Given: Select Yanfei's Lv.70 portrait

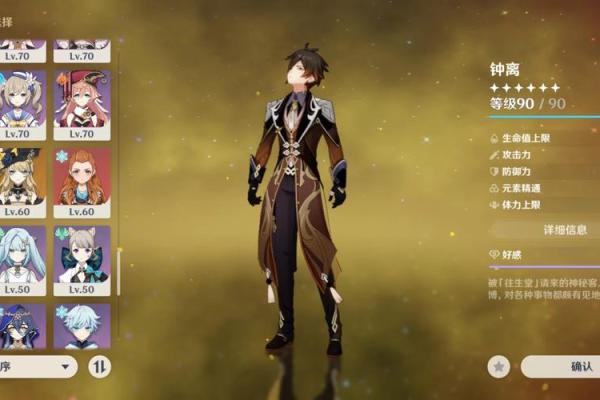Looking at the screenshot, I should (x=82, y=102).
